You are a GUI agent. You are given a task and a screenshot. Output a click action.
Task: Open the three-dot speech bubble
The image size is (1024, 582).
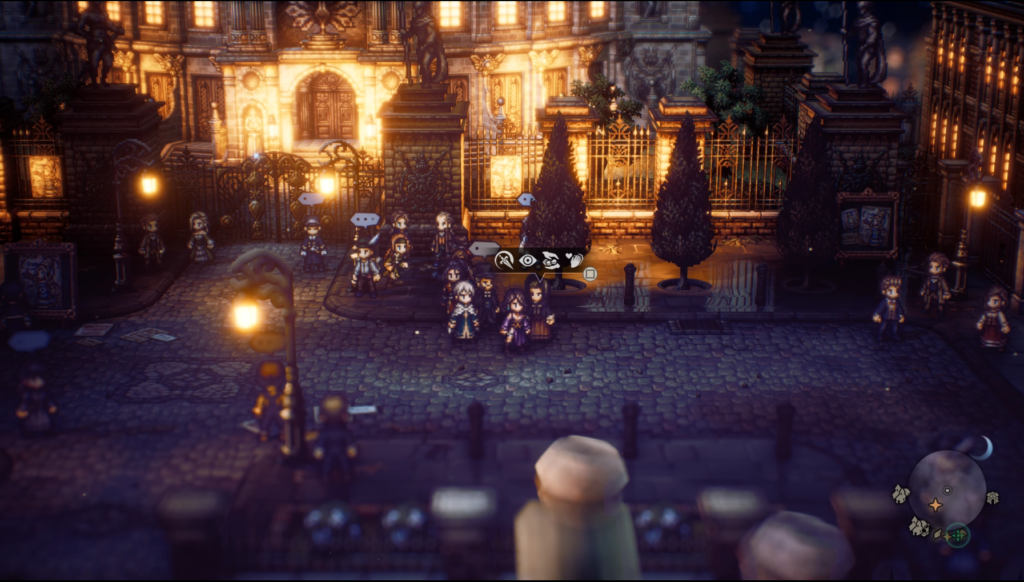coord(365,219)
